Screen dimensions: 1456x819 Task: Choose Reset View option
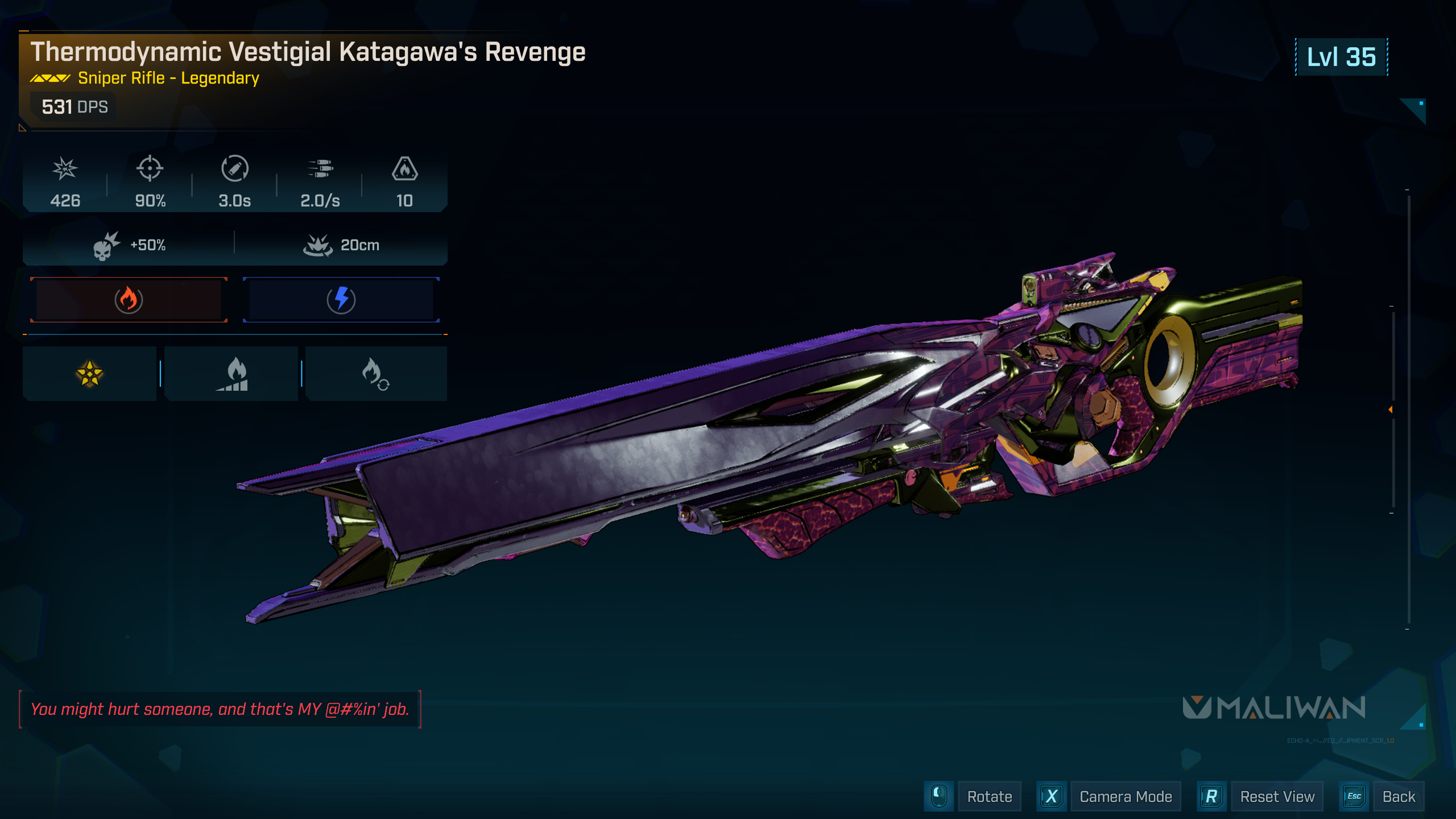pyautogui.click(x=1277, y=797)
